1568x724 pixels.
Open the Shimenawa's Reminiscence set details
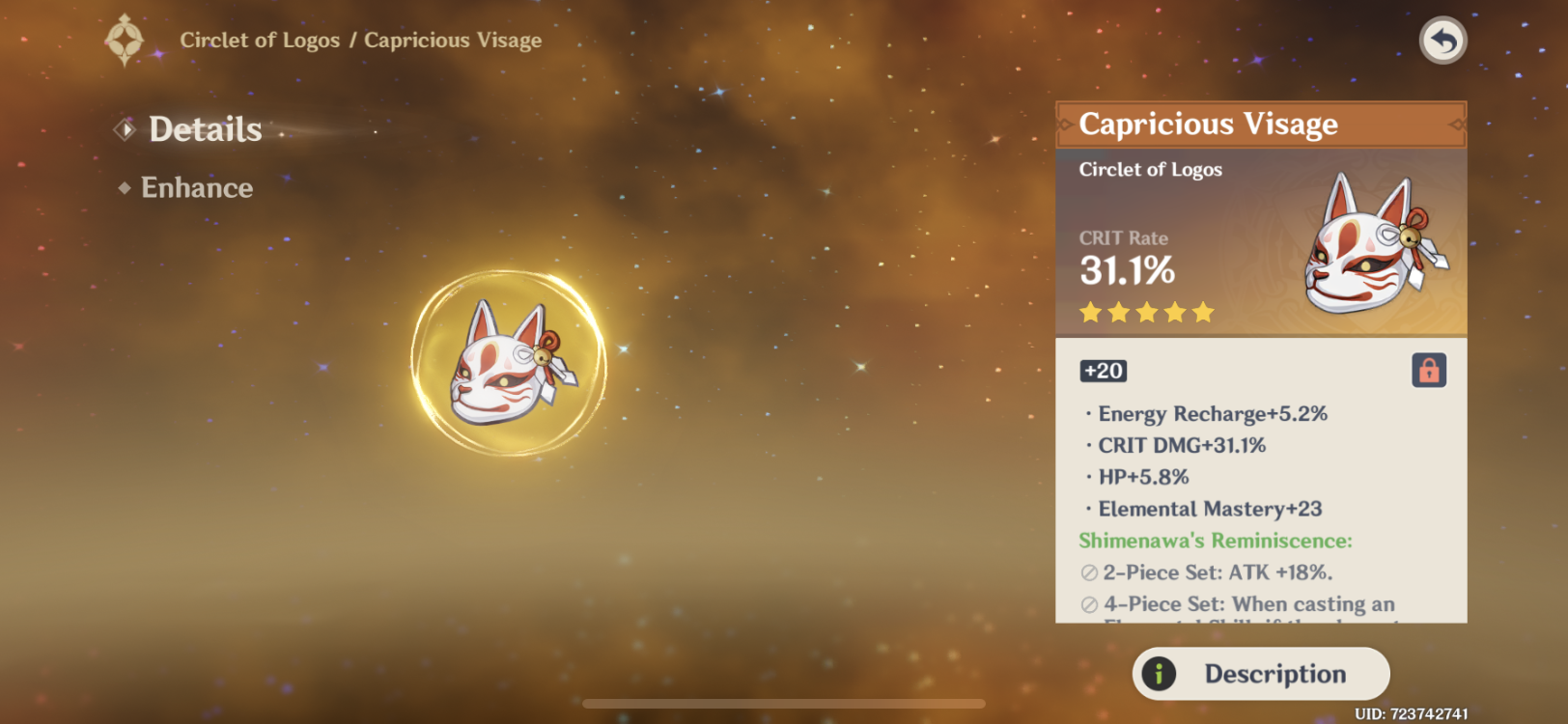coord(1216,541)
